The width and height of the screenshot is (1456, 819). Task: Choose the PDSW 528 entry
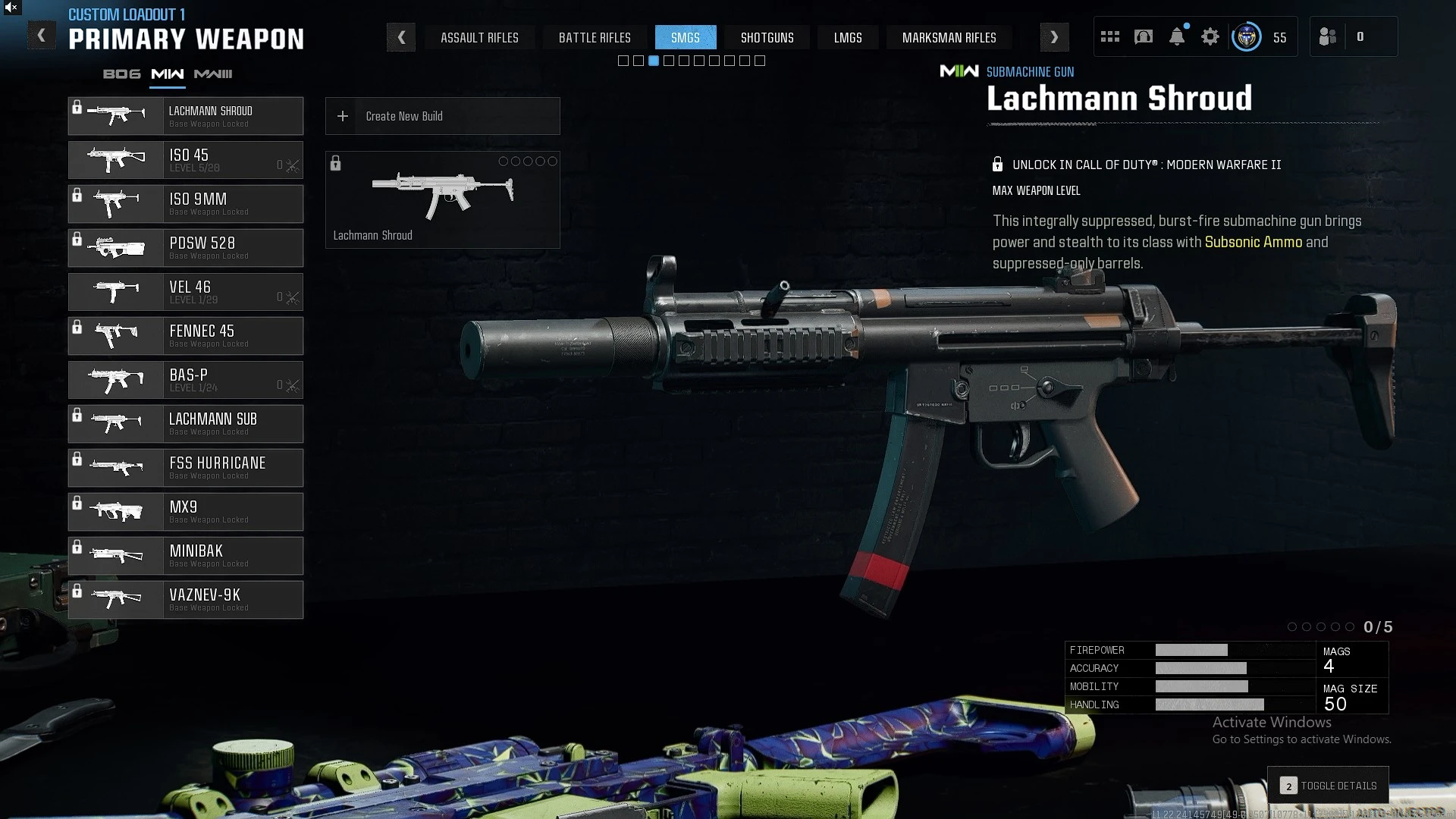click(186, 248)
